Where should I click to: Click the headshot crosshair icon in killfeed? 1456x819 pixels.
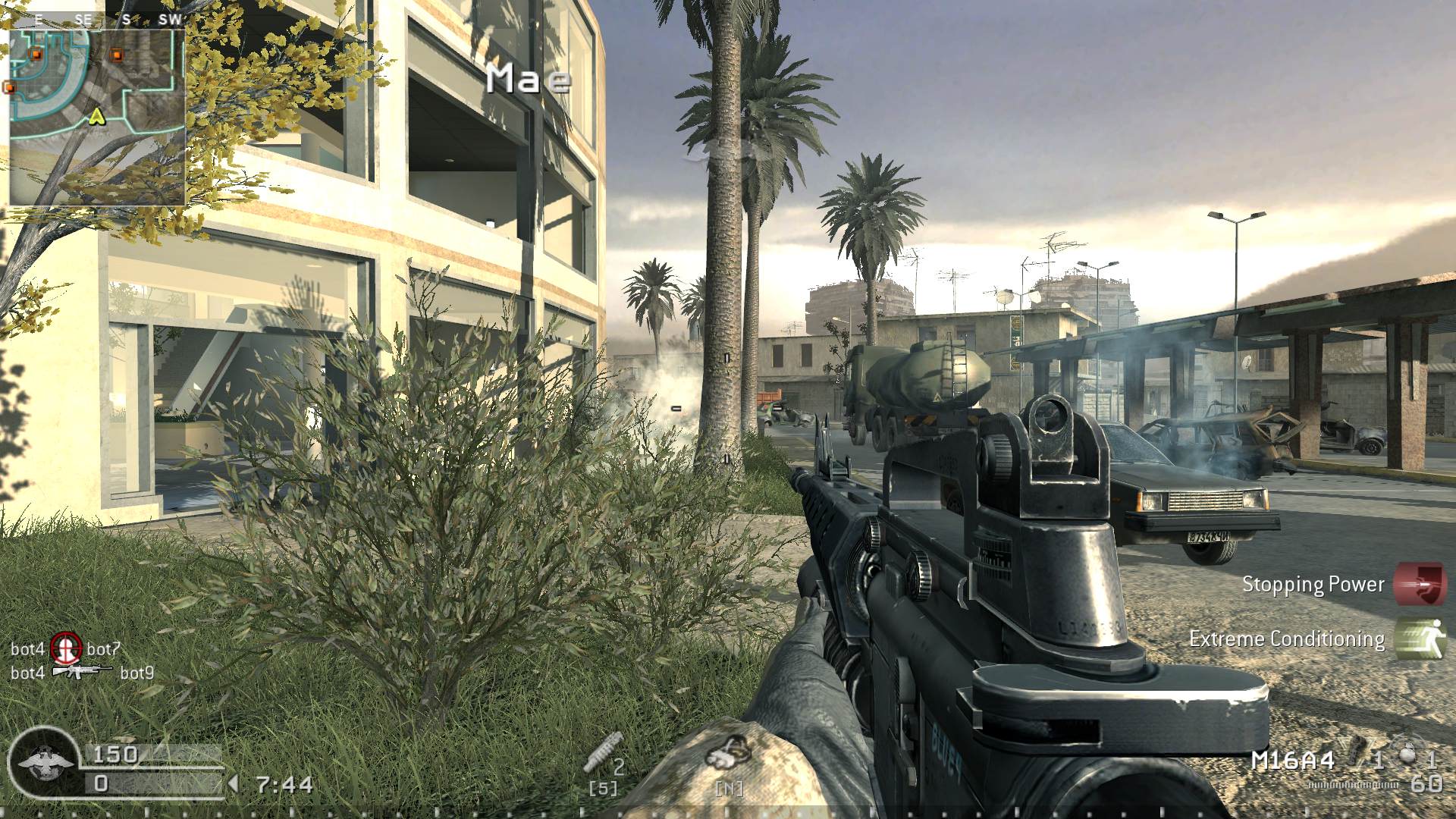[66, 650]
